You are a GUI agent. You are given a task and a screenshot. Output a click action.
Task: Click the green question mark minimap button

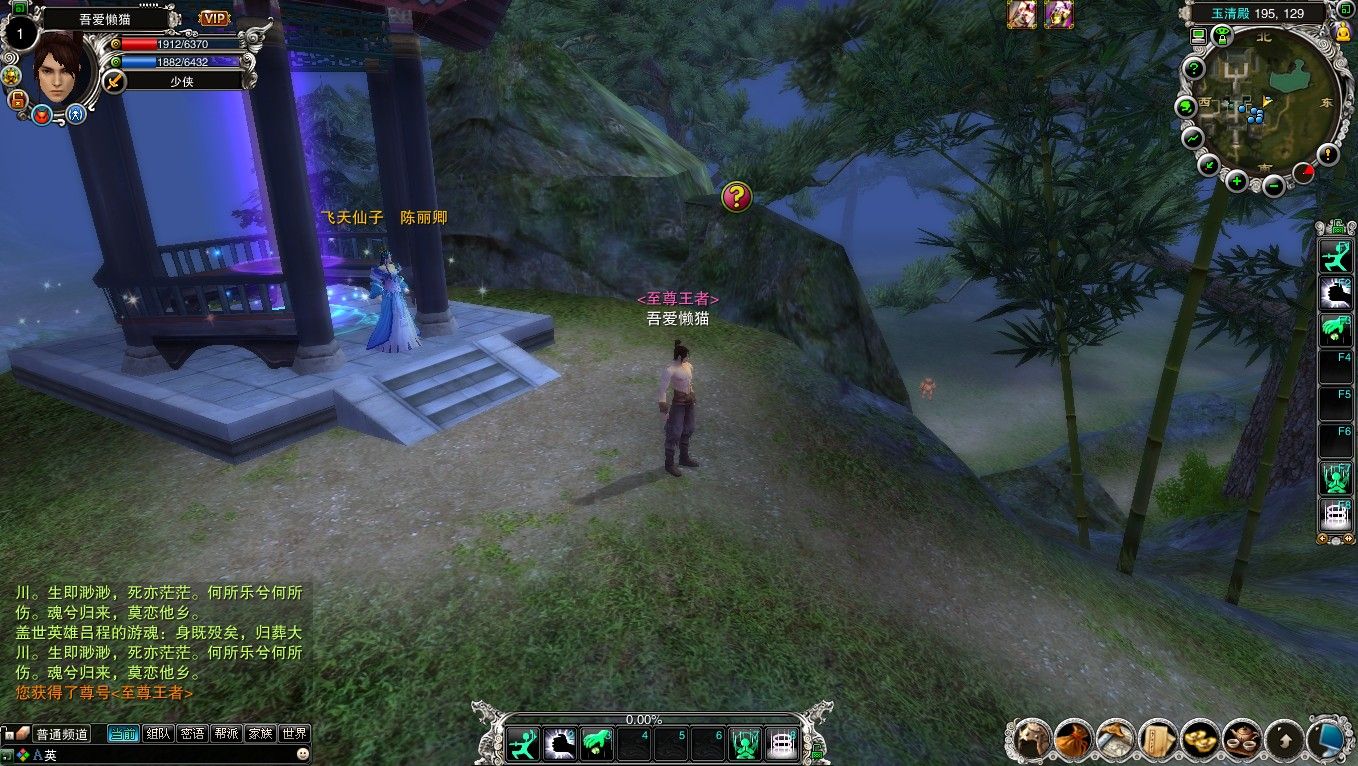1193,68
